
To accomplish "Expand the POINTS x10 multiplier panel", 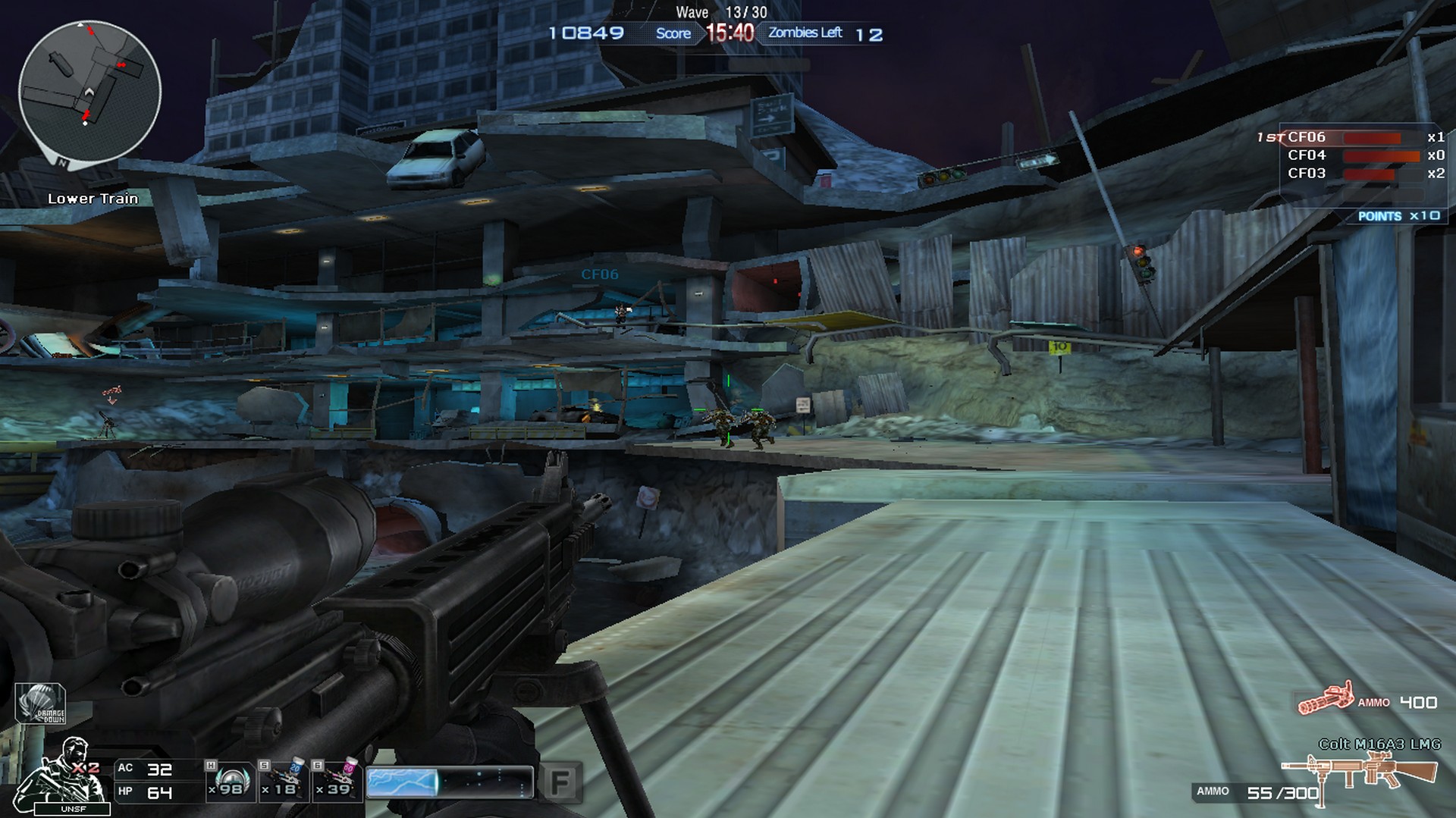I will [x=1400, y=215].
